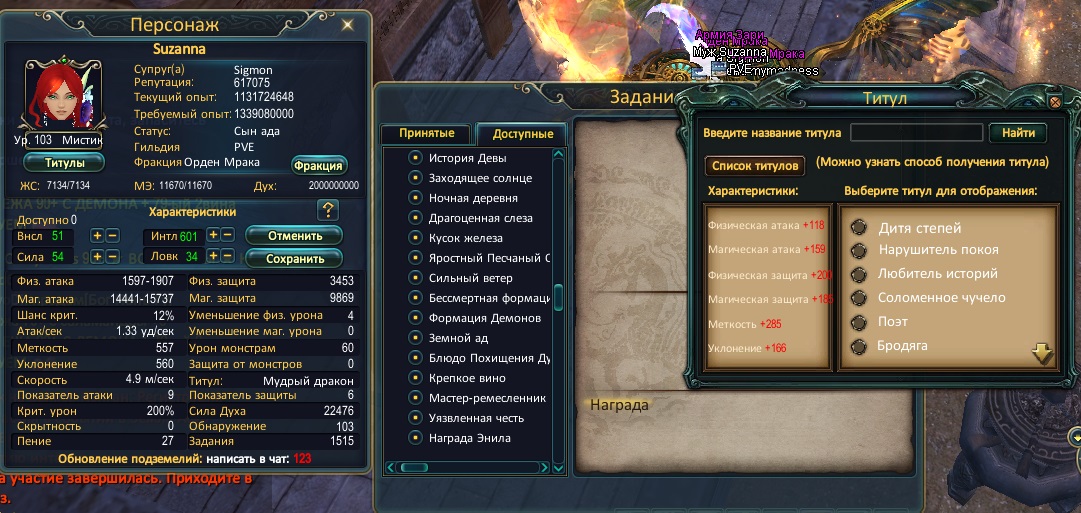Save stat allocation with Сохранить
Image resolution: width=1081 pixels, height=513 pixels.
point(294,259)
